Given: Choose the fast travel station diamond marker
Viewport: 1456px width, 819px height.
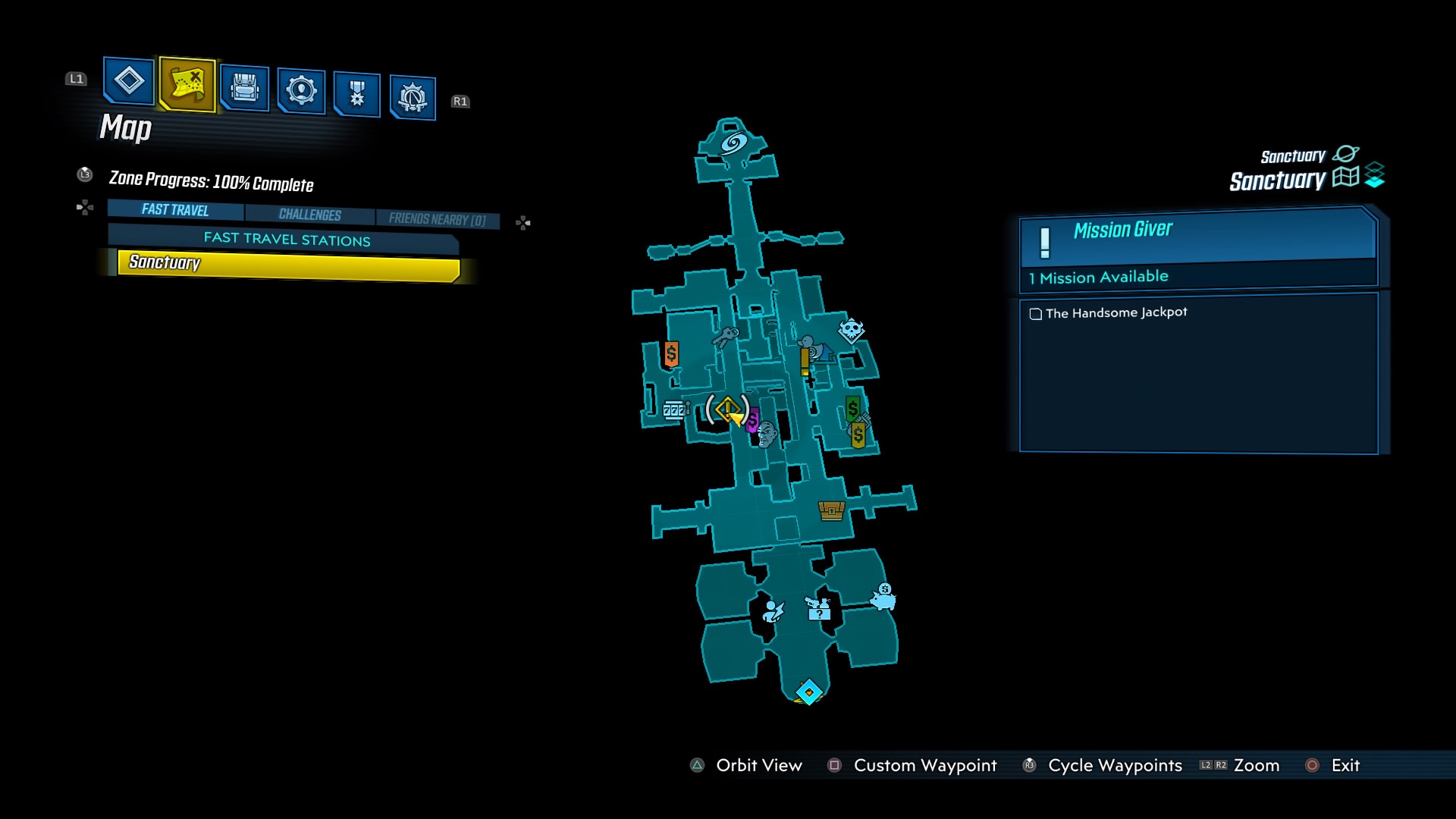Looking at the screenshot, I should [808, 692].
